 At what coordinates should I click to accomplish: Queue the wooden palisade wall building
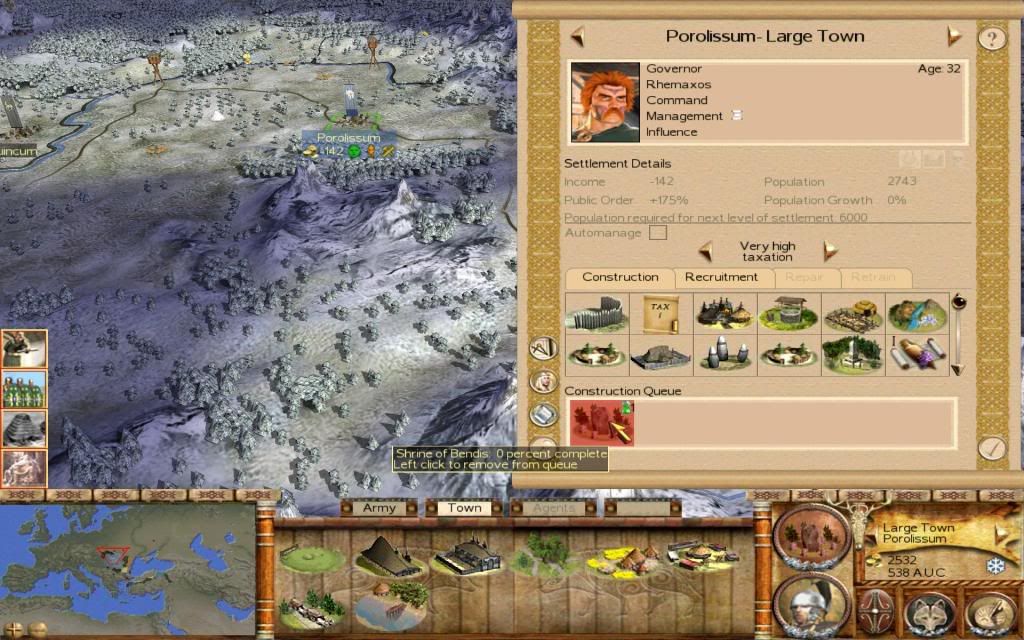[x=596, y=314]
